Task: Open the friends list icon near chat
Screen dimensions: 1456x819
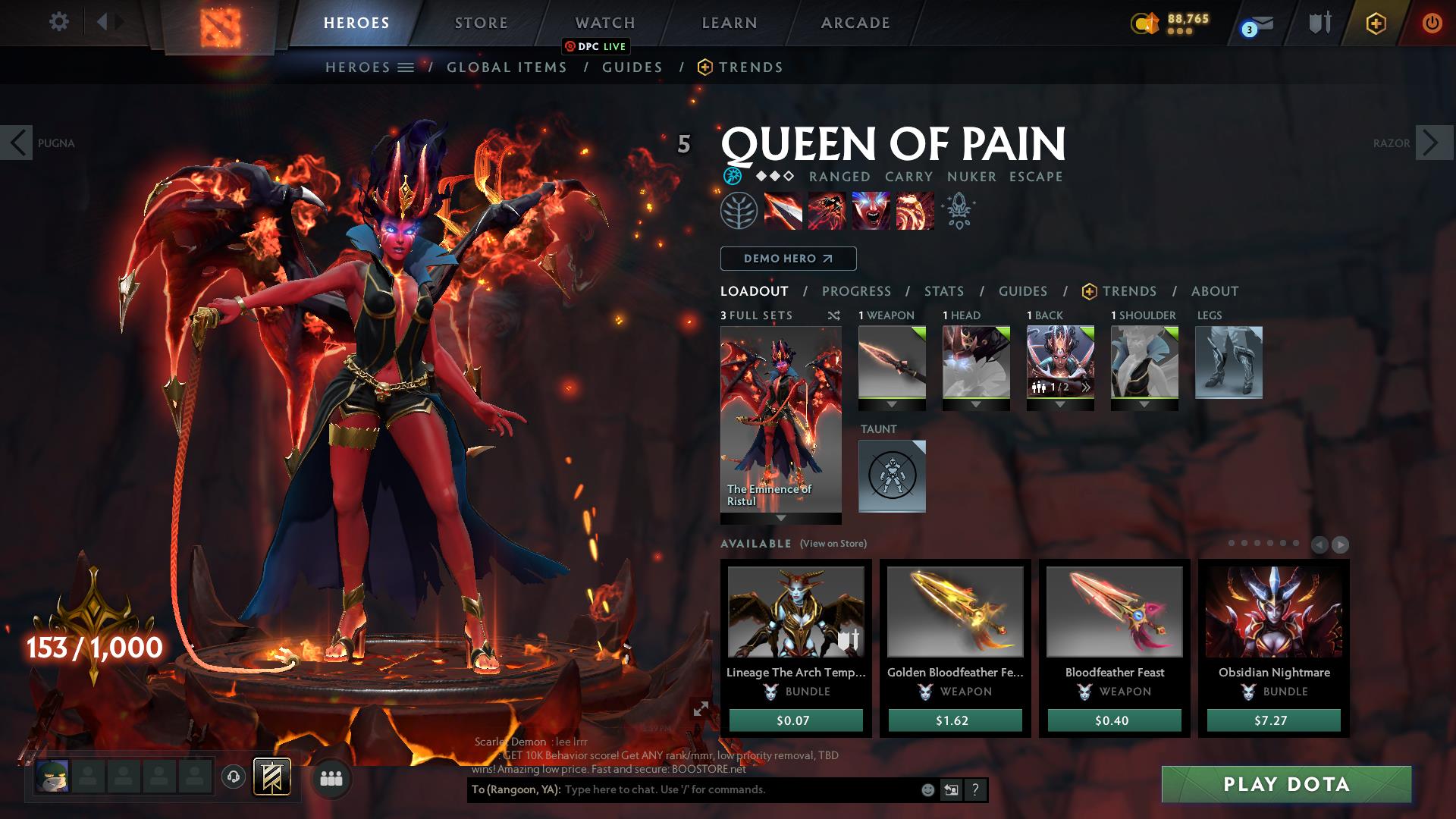Action: point(330,777)
